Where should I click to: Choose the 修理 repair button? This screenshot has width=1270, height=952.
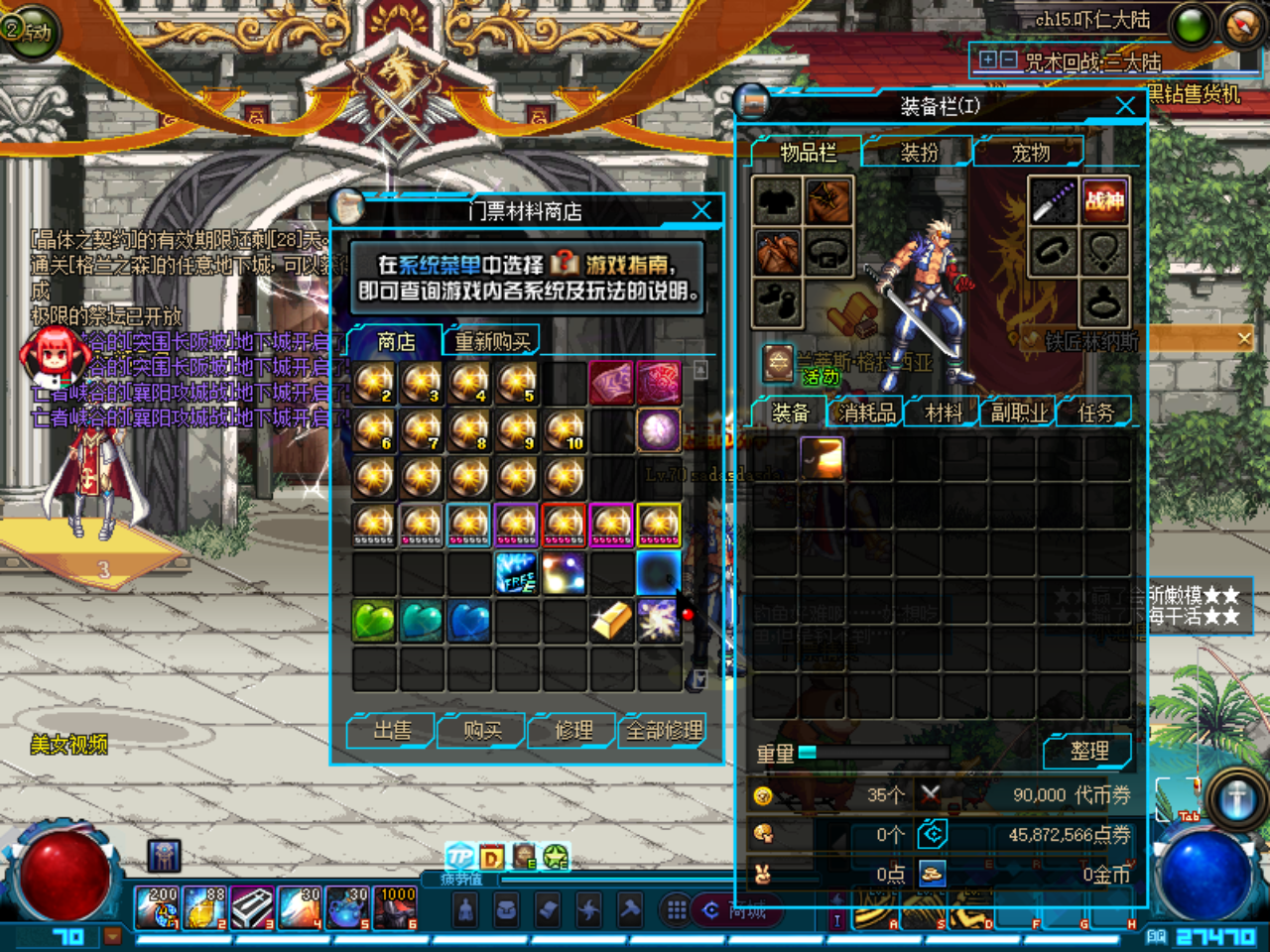(573, 731)
